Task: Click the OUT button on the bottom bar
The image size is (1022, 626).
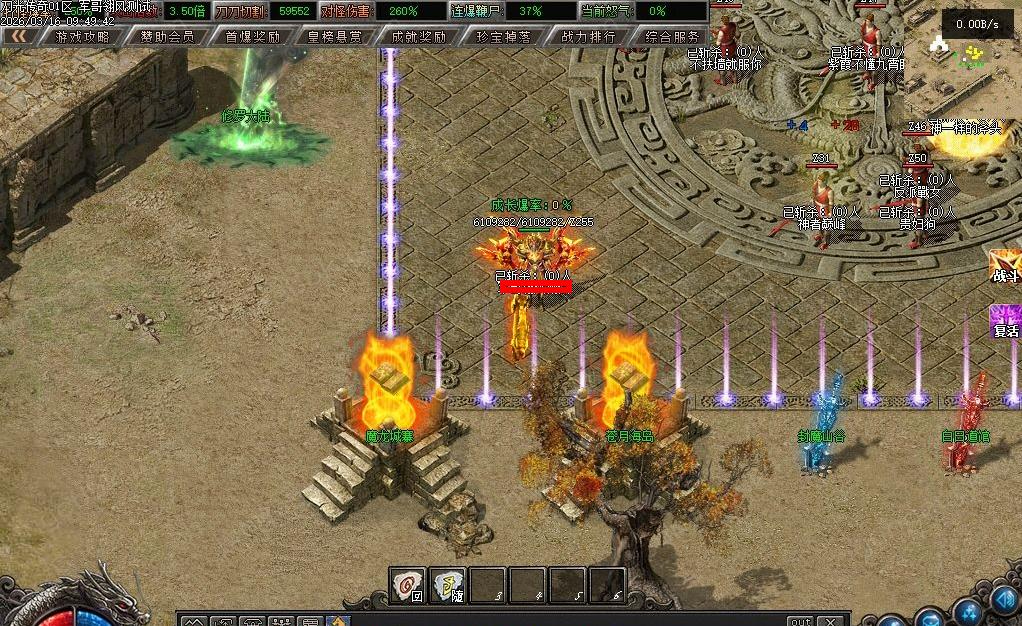Action: point(800,621)
